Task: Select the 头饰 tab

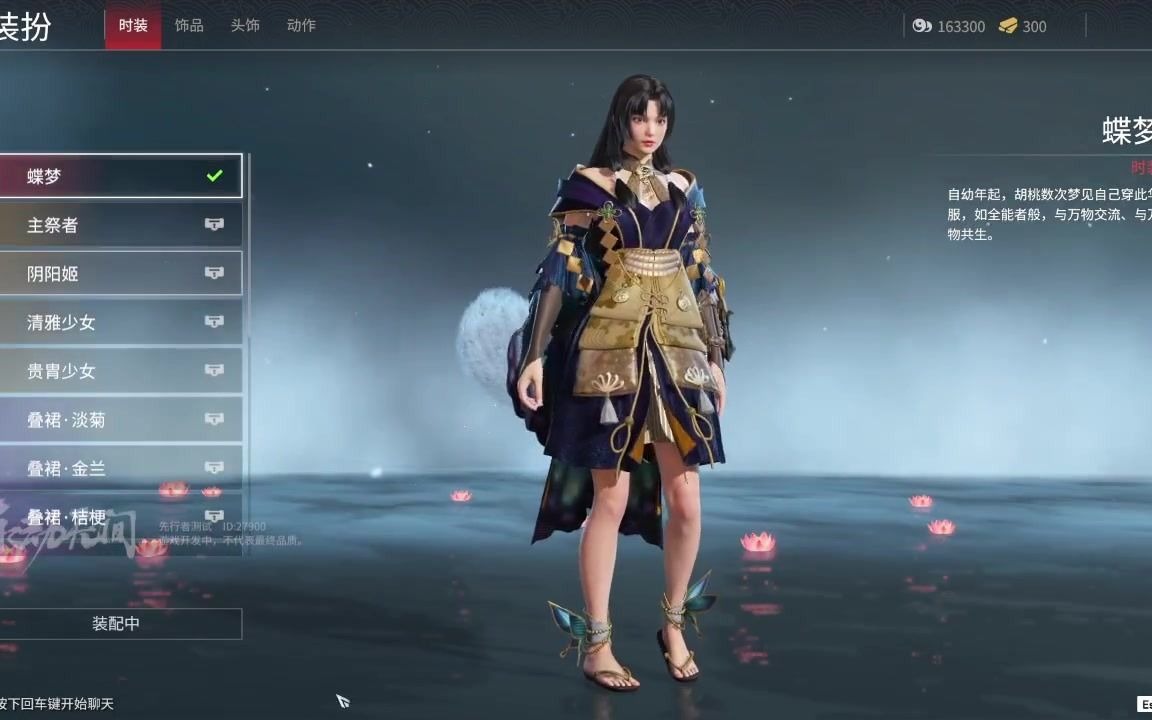Action: pos(245,26)
